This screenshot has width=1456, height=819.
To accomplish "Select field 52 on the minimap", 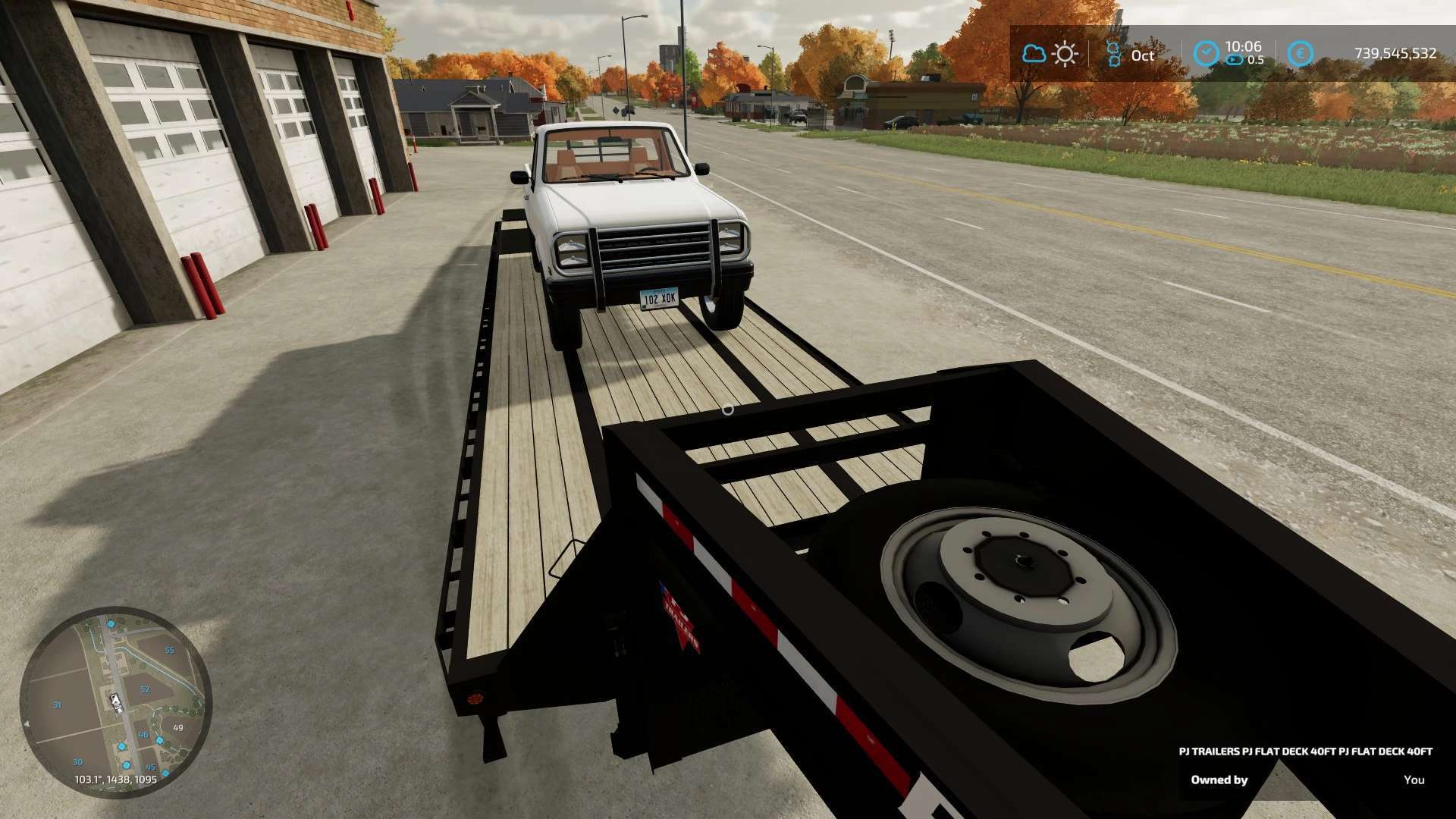I will coord(145,689).
